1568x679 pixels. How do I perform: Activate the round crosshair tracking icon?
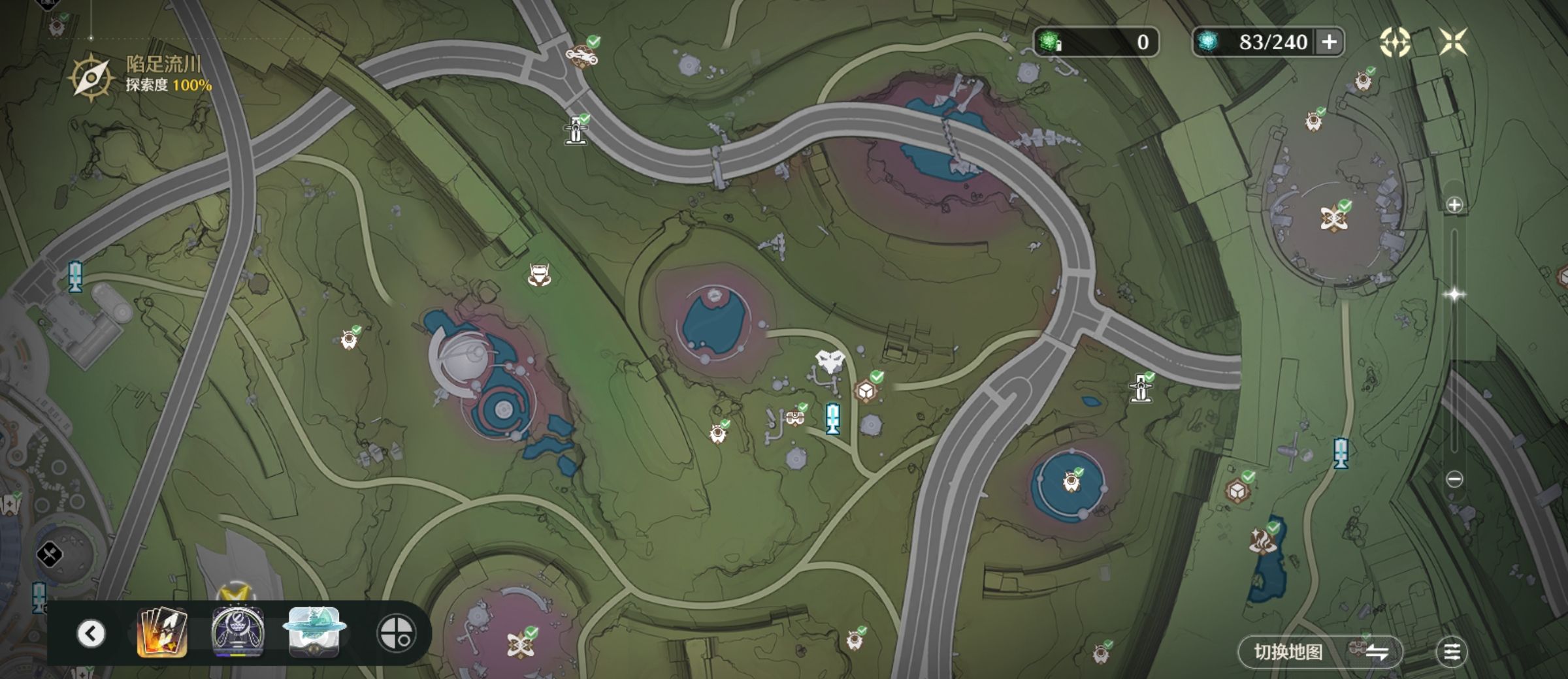[x=1394, y=42]
